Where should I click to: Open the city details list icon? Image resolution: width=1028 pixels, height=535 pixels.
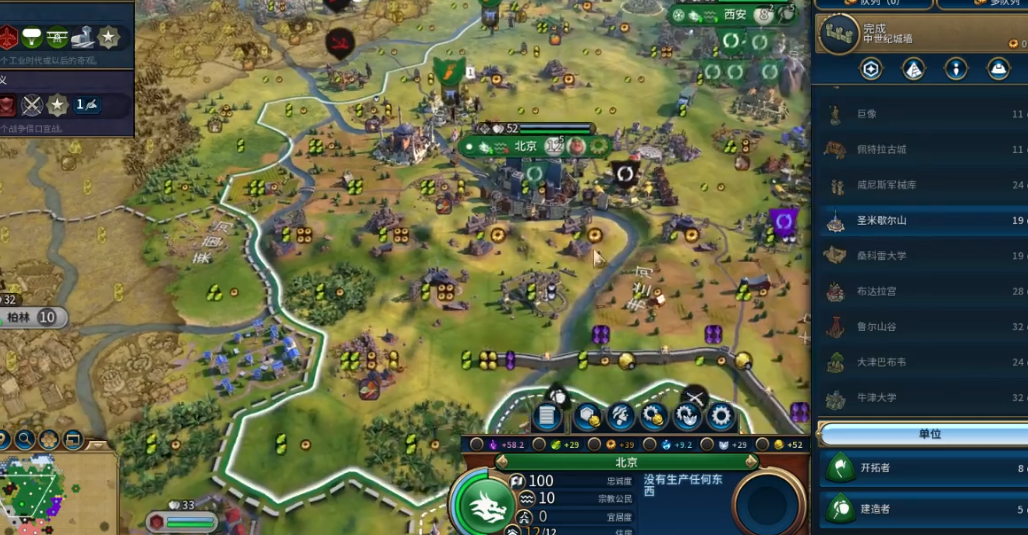click(547, 416)
